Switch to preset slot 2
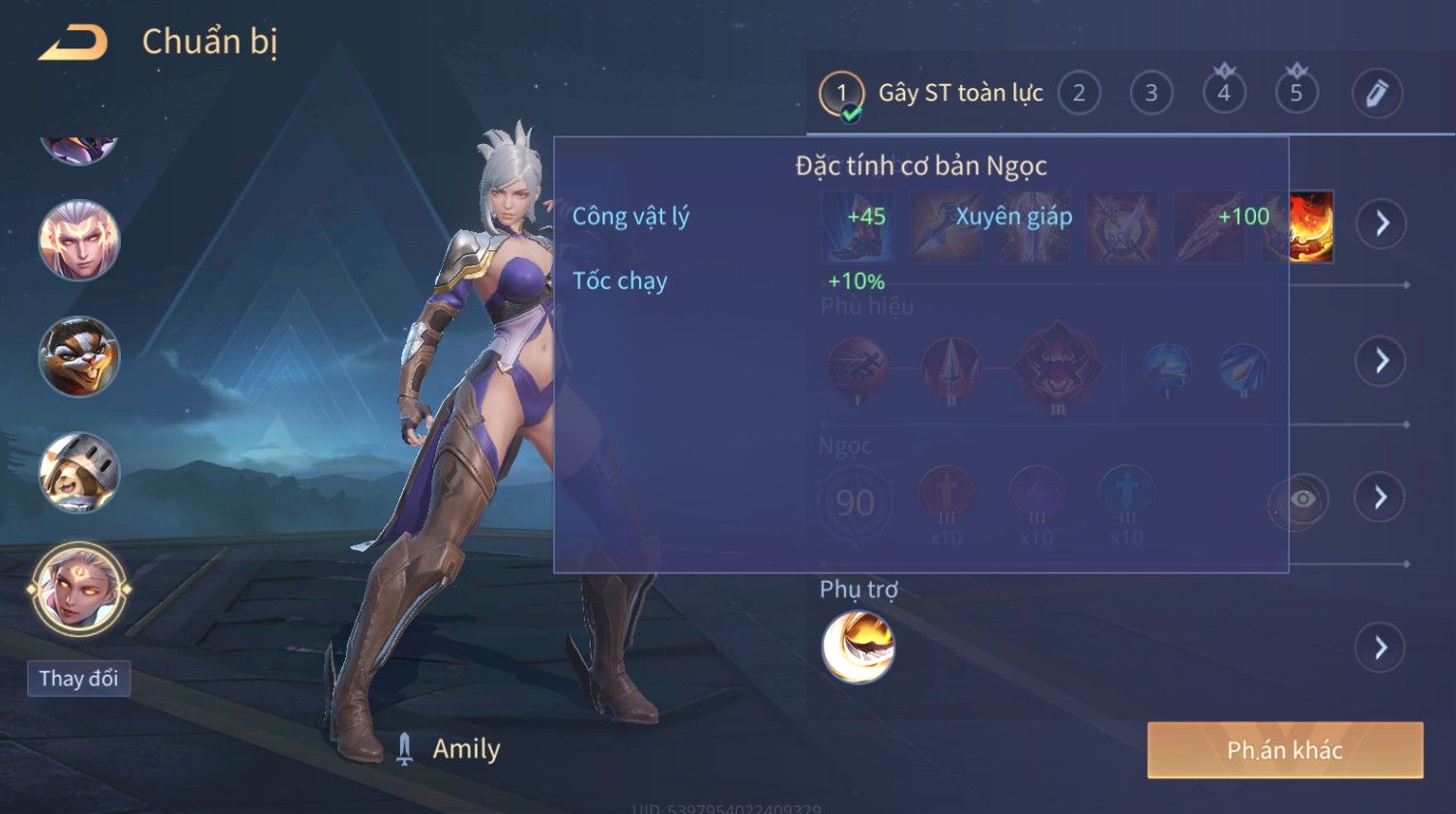This screenshot has height=814, width=1456. (x=1079, y=93)
